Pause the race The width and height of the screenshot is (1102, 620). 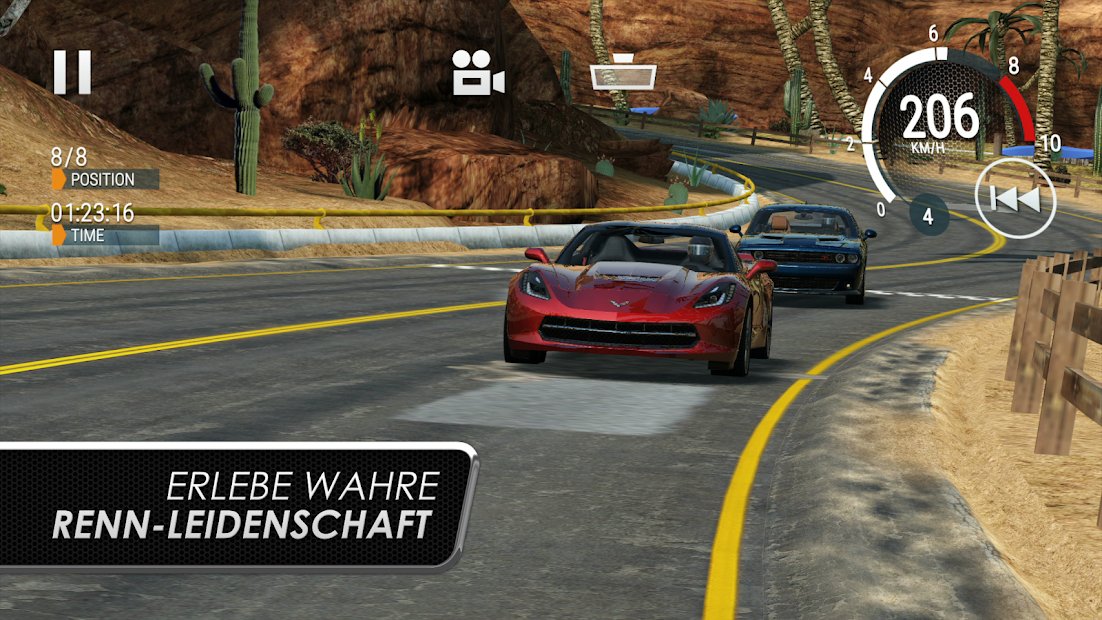(x=72, y=73)
